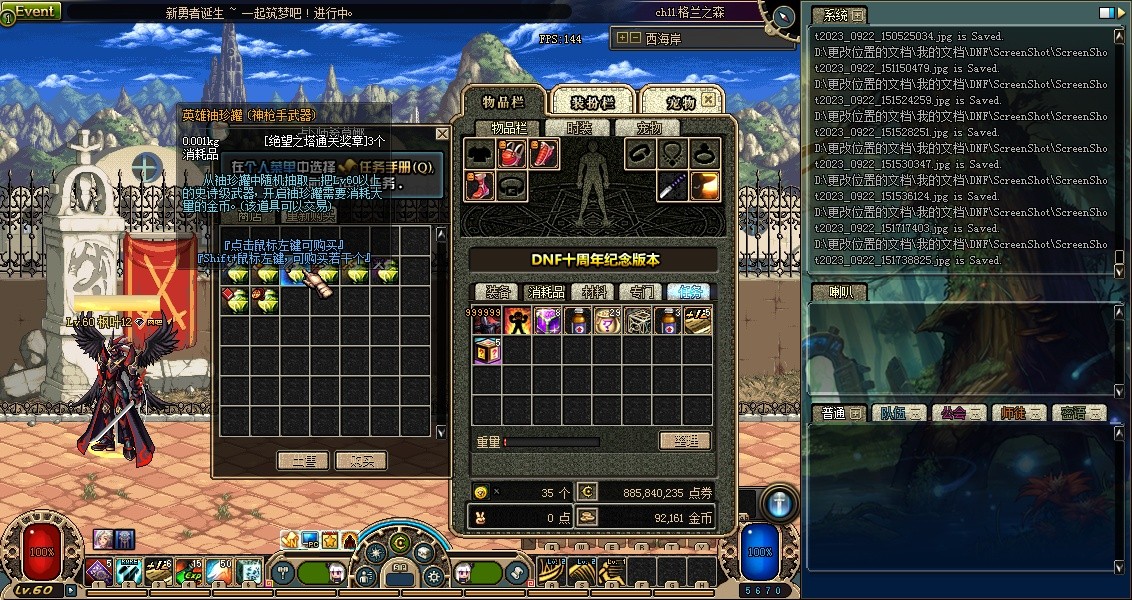Select the 时装 sub-tab
Screen dimensions: 1132x600
(x=580, y=128)
